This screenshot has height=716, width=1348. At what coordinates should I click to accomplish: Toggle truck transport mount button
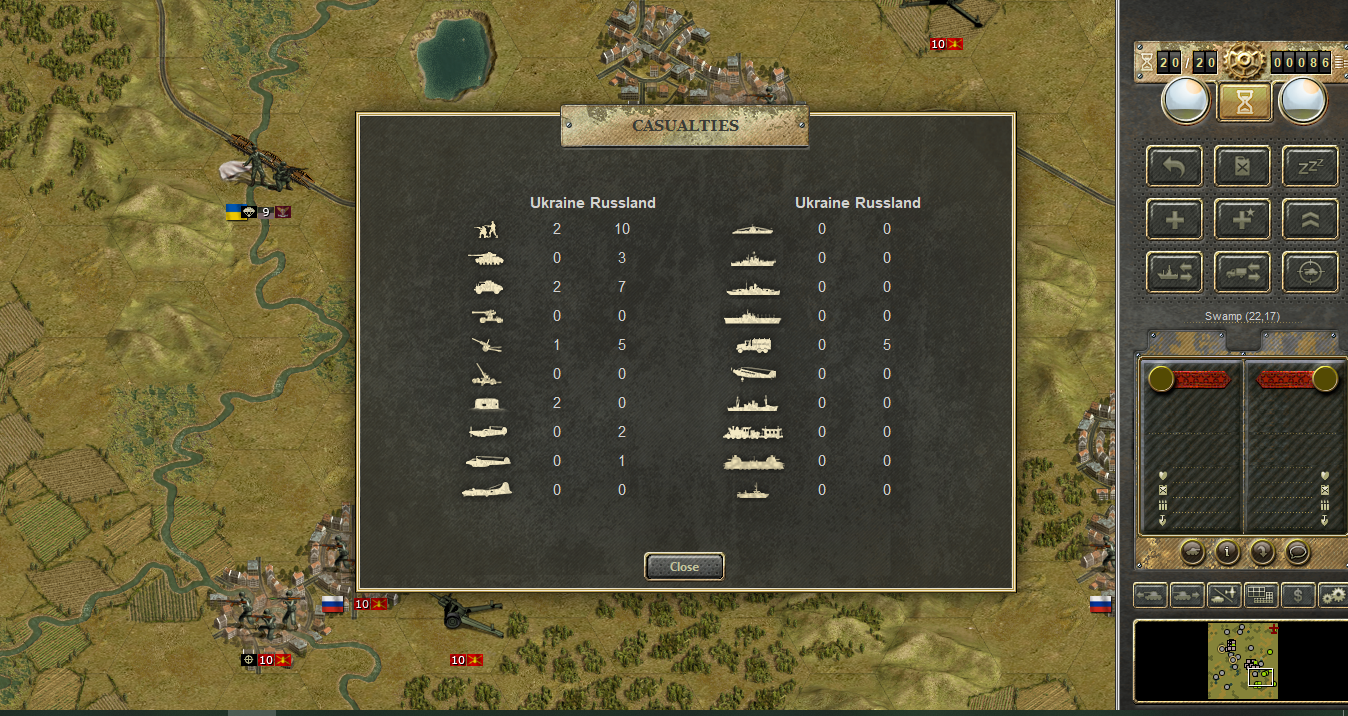point(1242,272)
